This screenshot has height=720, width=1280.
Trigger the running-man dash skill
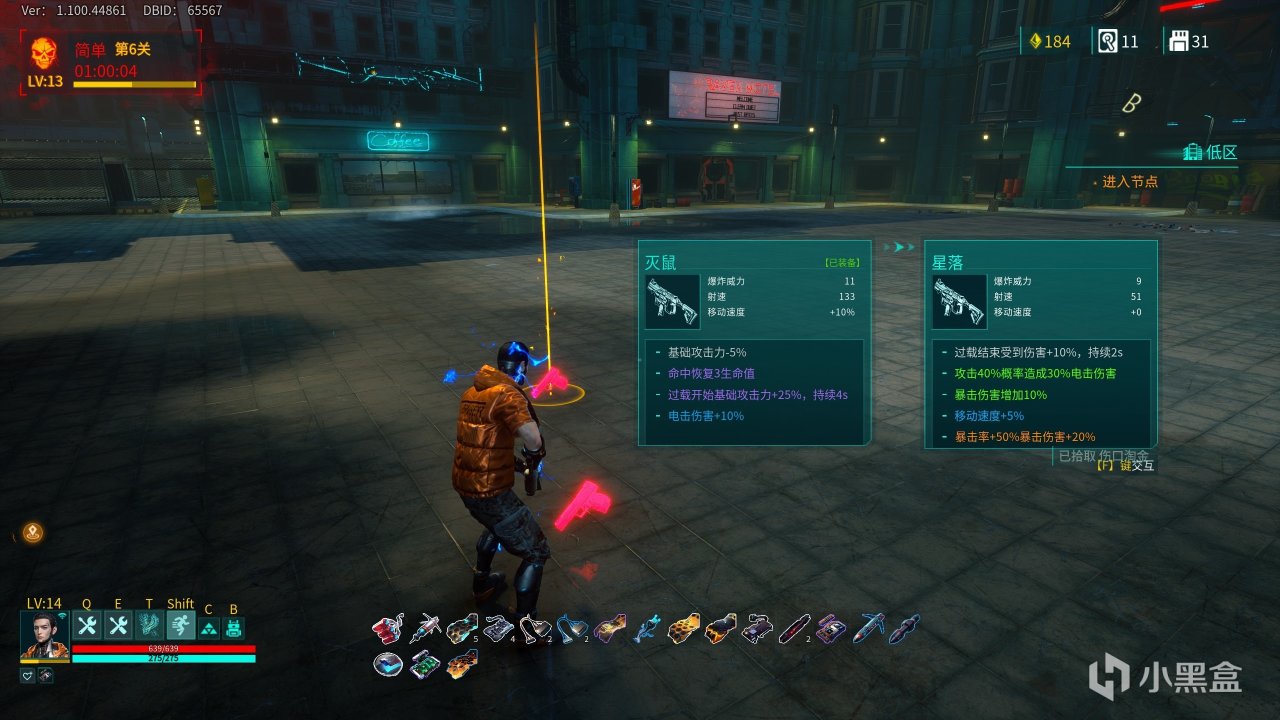[180, 626]
